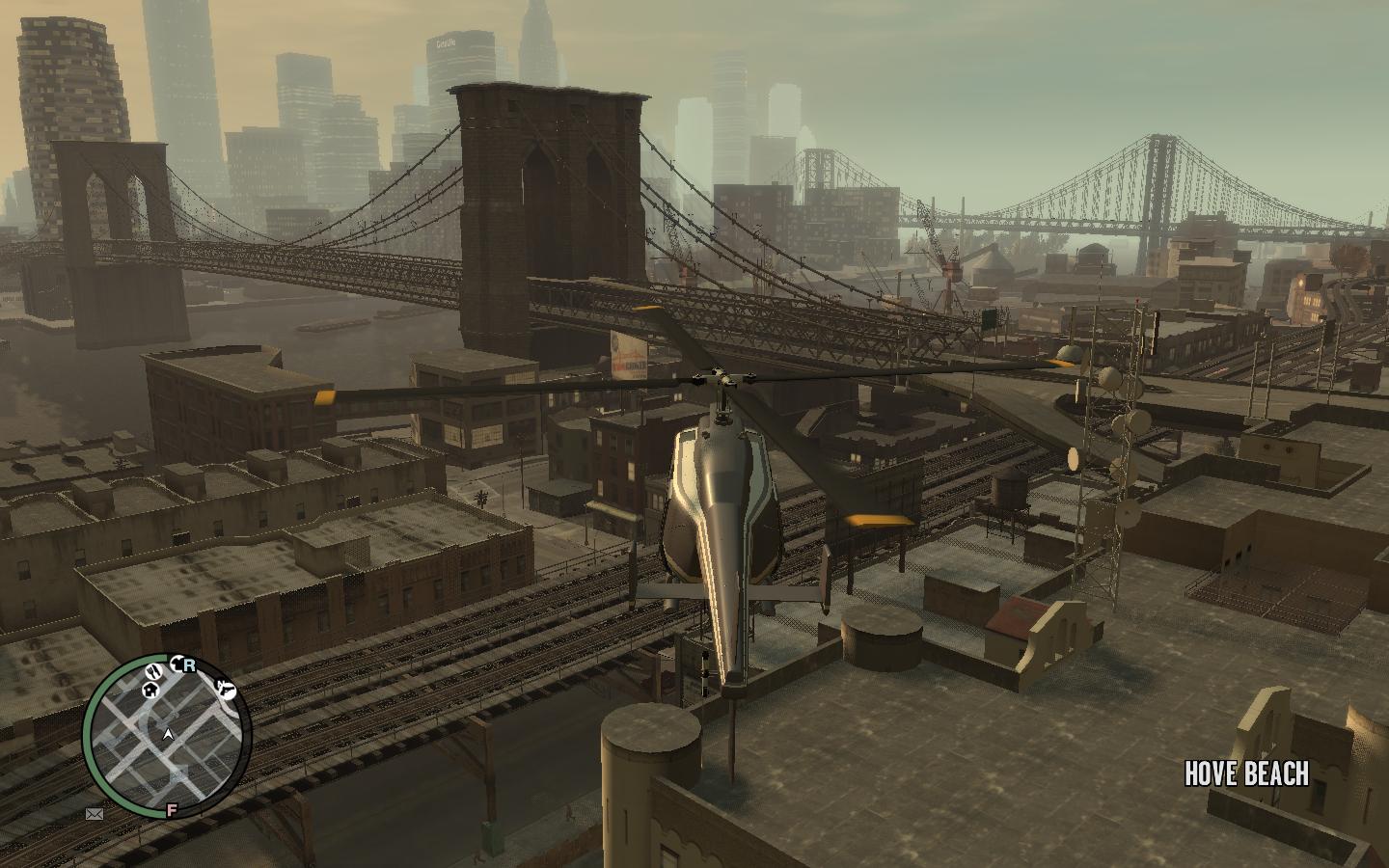Click the pink F mission marker
The image size is (1389, 868).
172,809
